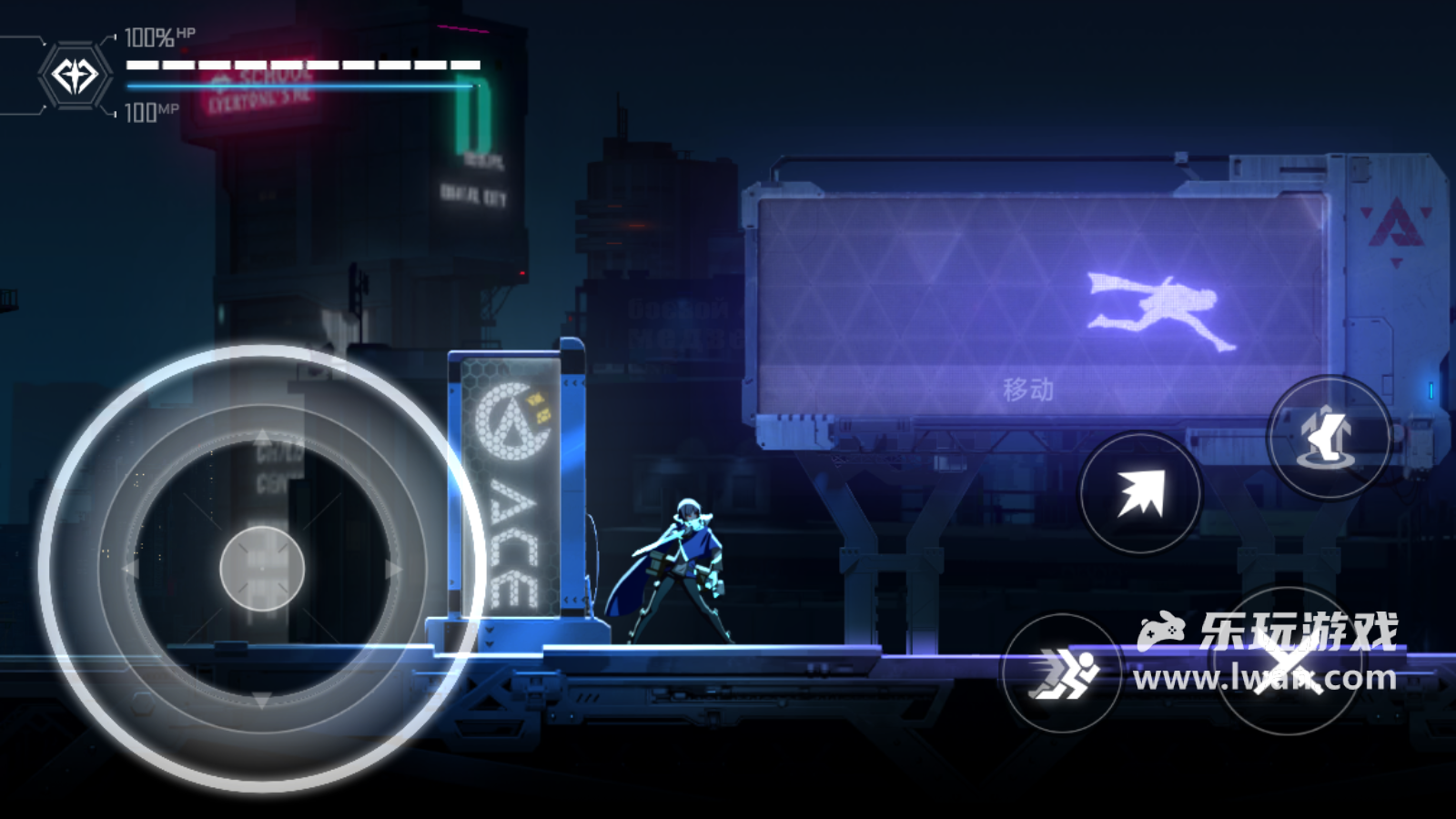Tap the virtual joystick center knob
Viewport: 1456px width, 819px height.
coord(262,569)
